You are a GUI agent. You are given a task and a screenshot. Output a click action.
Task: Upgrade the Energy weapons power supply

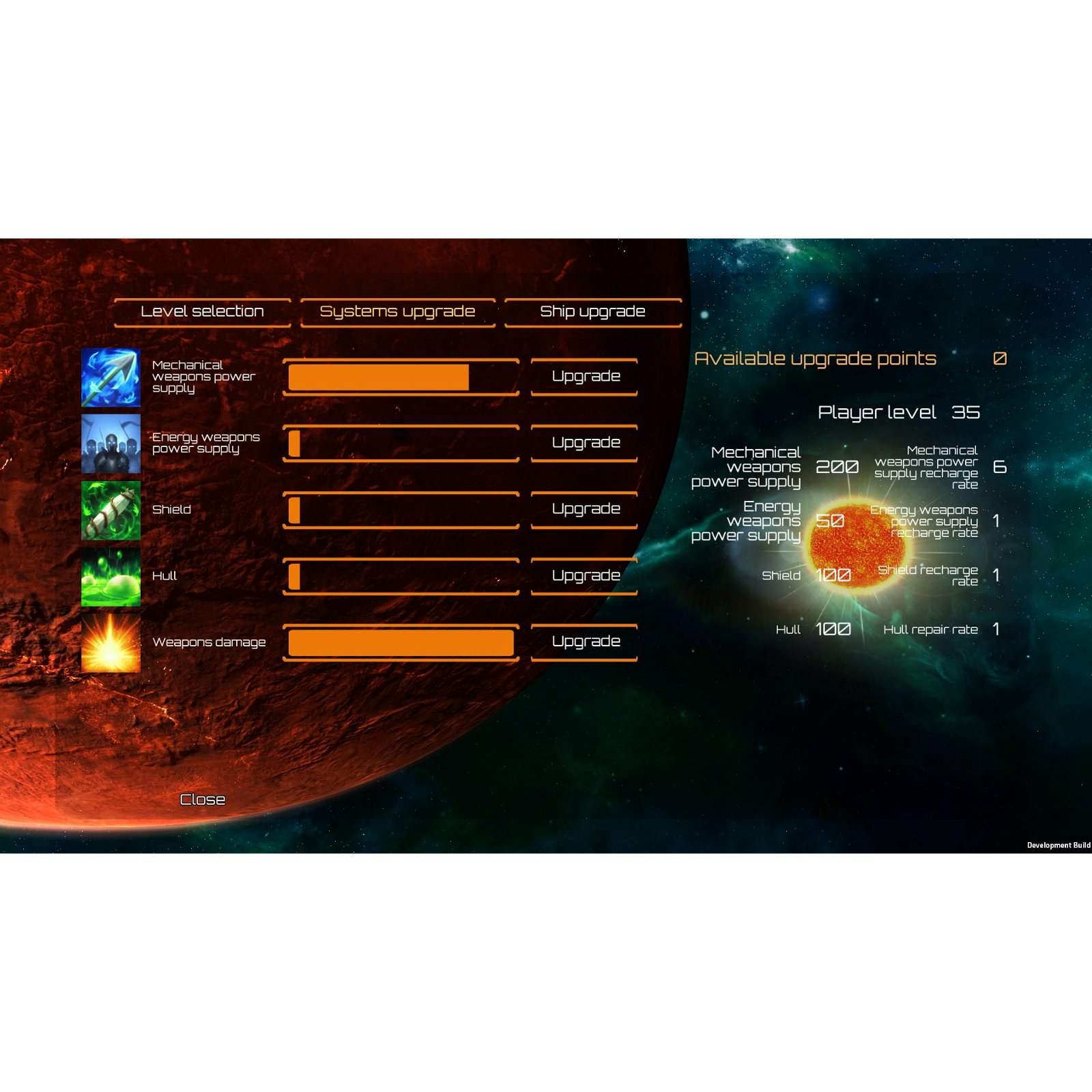tap(584, 442)
